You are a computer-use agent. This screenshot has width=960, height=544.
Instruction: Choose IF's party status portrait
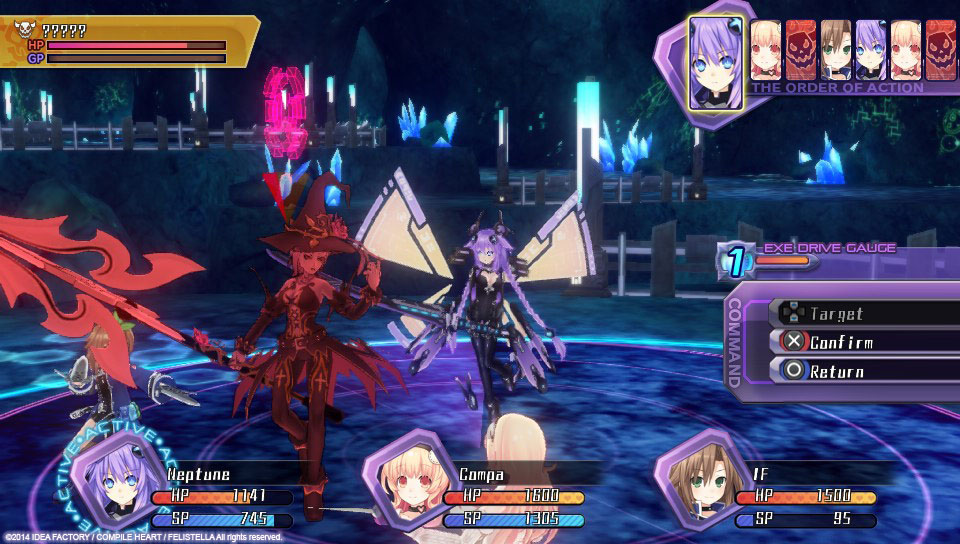coord(695,479)
